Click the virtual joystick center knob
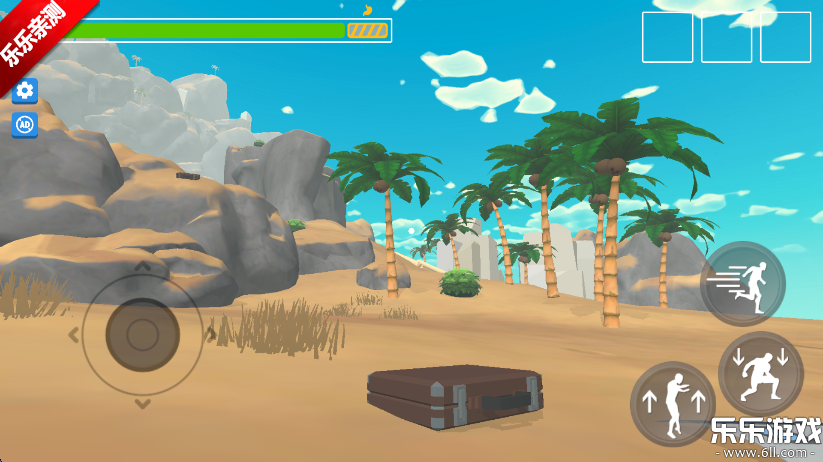The image size is (823, 462). pos(143,334)
